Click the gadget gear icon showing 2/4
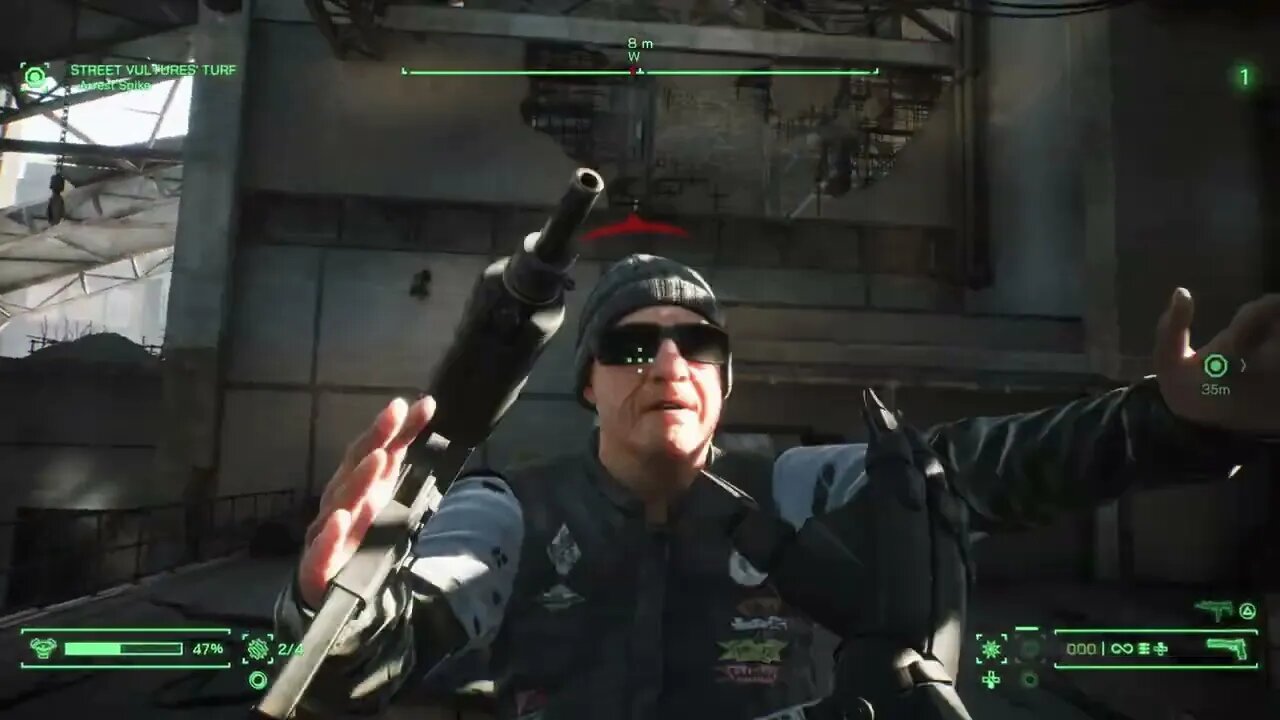Image resolution: width=1280 pixels, height=720 pixels. pyautogui.click(x=258, y=649)
